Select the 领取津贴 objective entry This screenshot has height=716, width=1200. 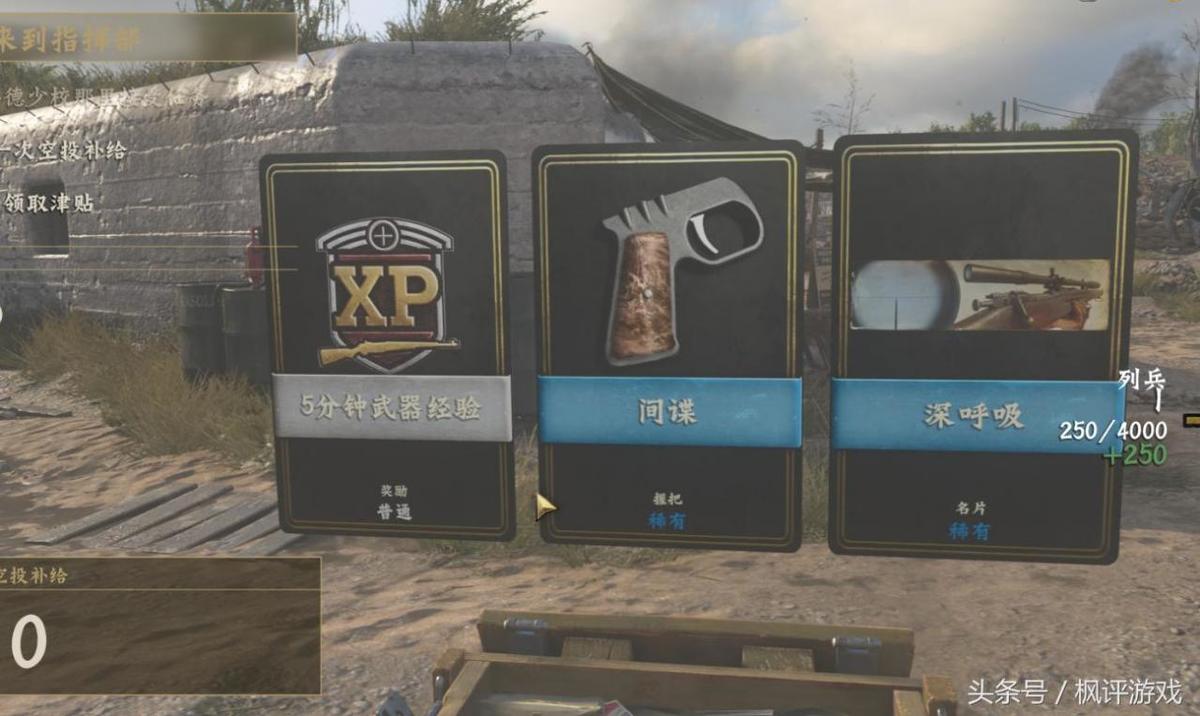coord(50,203)
